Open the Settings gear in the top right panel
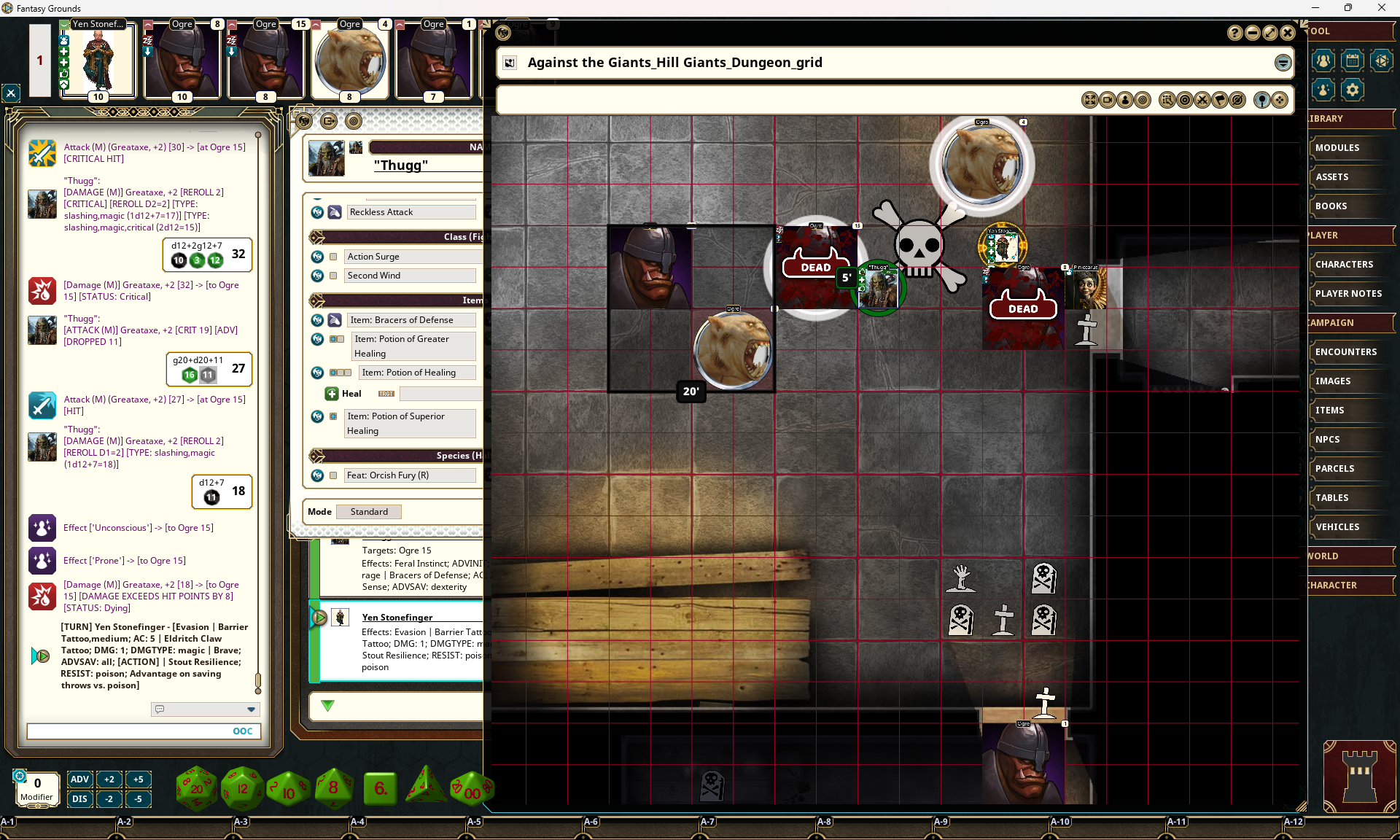Image resolution: width=1400 pixels, height=840 pixels. click(1353, 90)
